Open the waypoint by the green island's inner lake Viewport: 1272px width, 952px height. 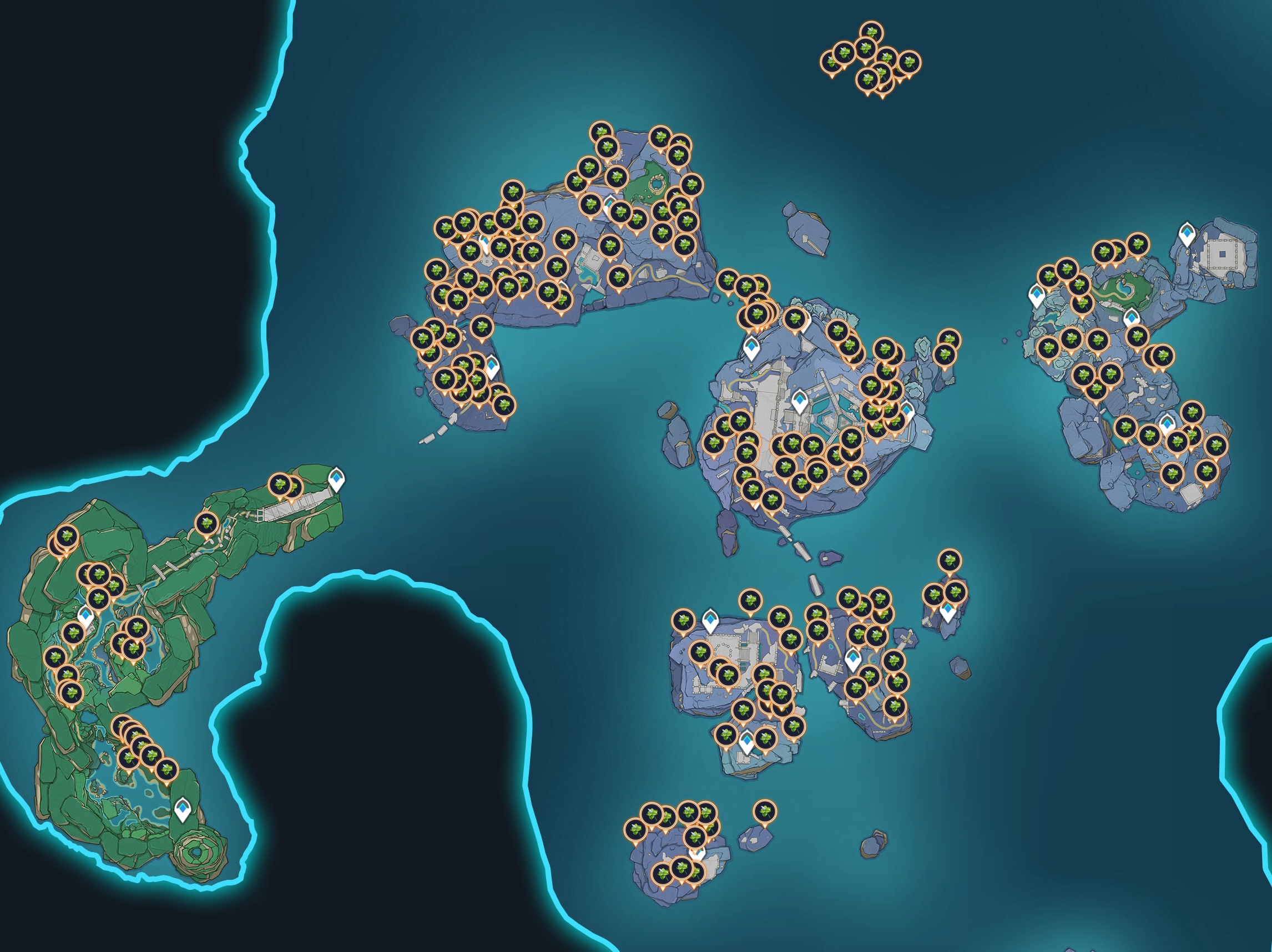[86, 616]
